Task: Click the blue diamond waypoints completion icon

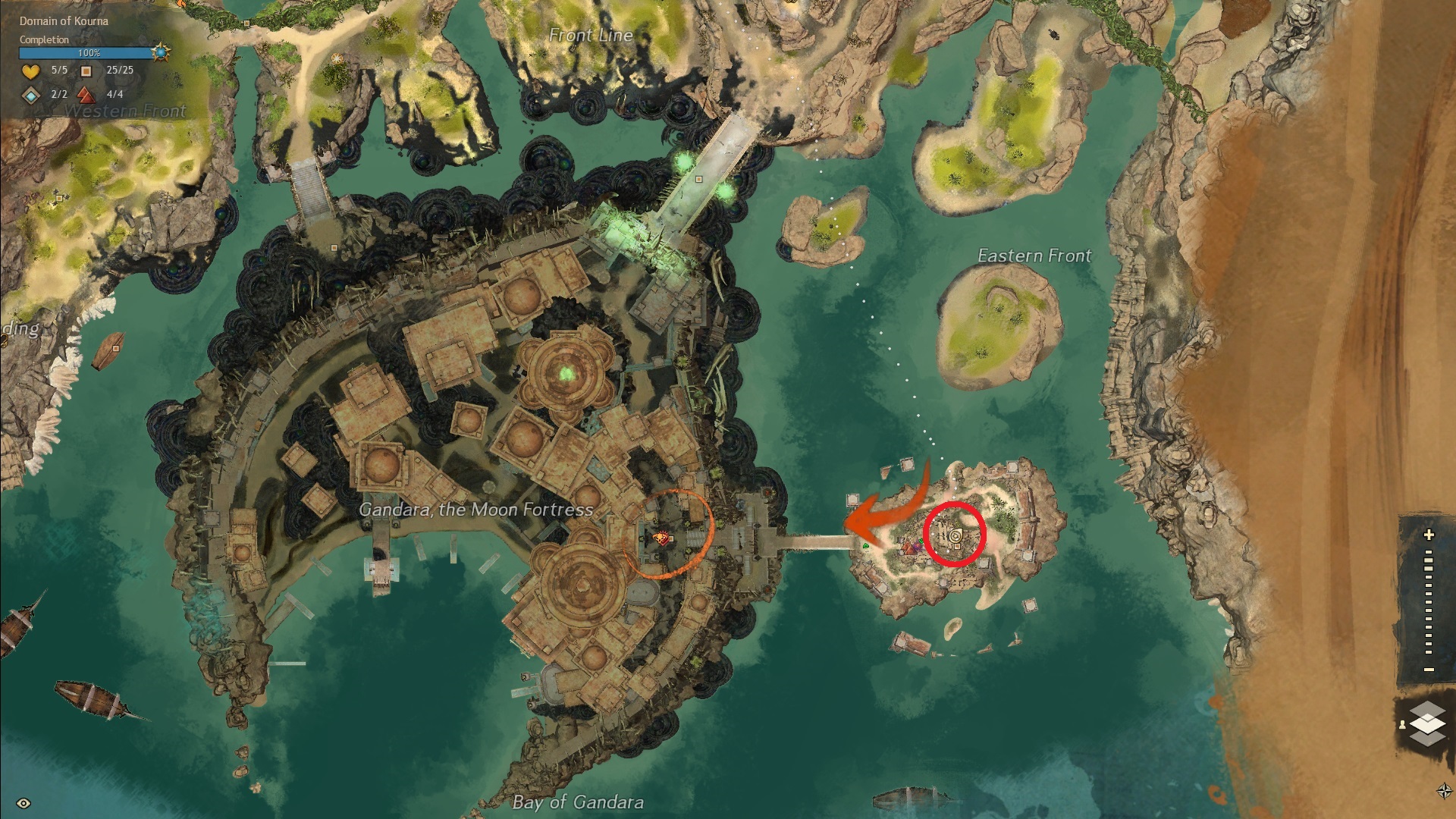Action: pyautogui.click(x=30, y=96)
